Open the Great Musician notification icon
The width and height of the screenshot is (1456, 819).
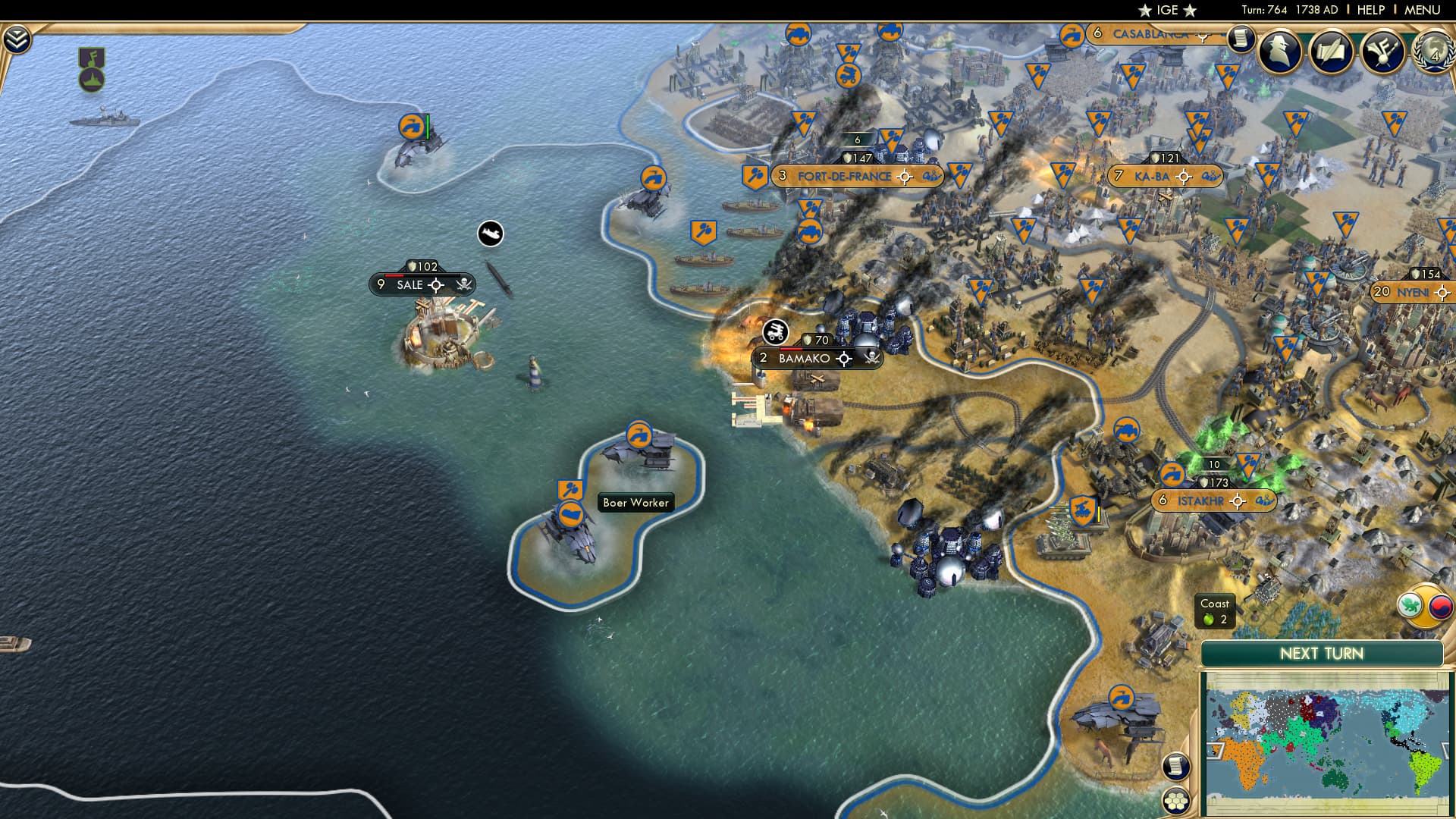pyautogui.click(x=1381, y=52)
